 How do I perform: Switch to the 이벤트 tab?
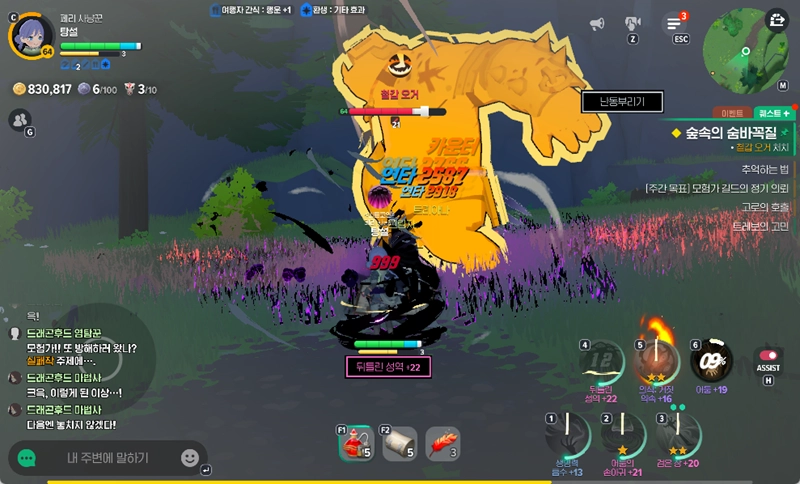point(728,114)
